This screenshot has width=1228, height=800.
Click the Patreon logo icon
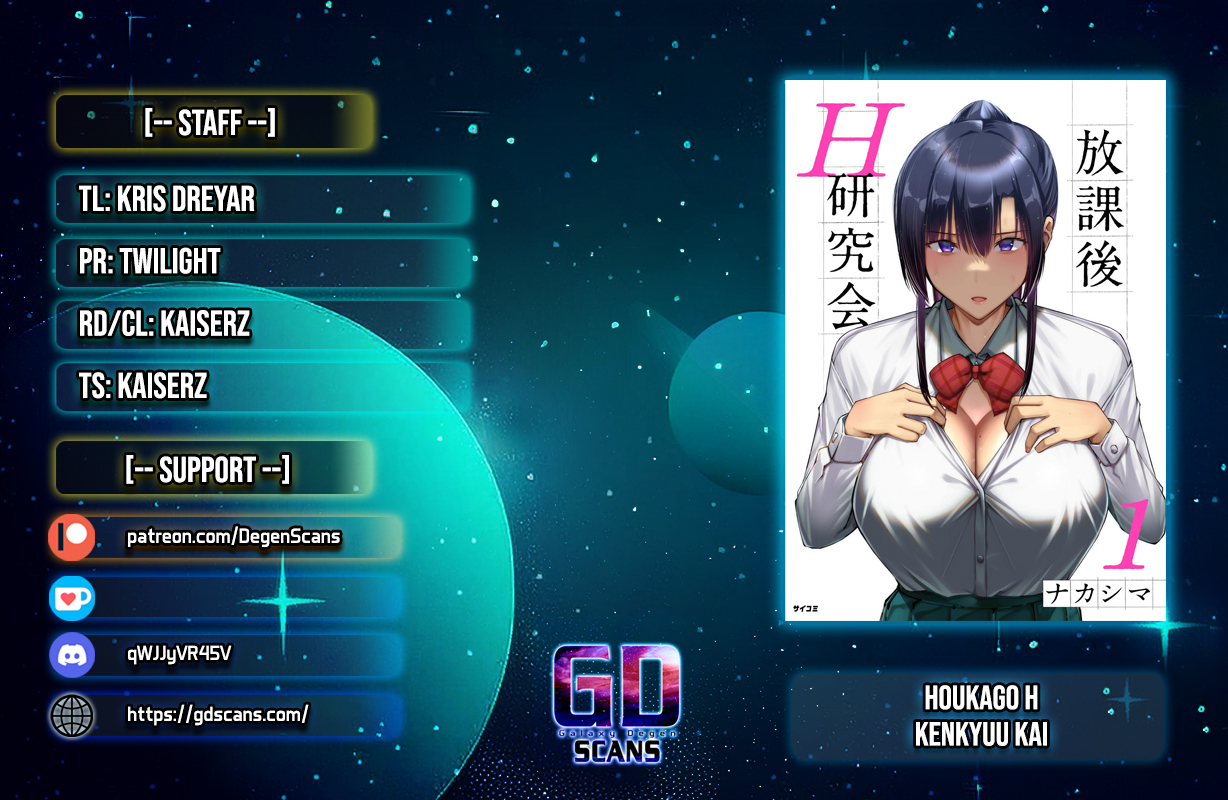point(72,538)
